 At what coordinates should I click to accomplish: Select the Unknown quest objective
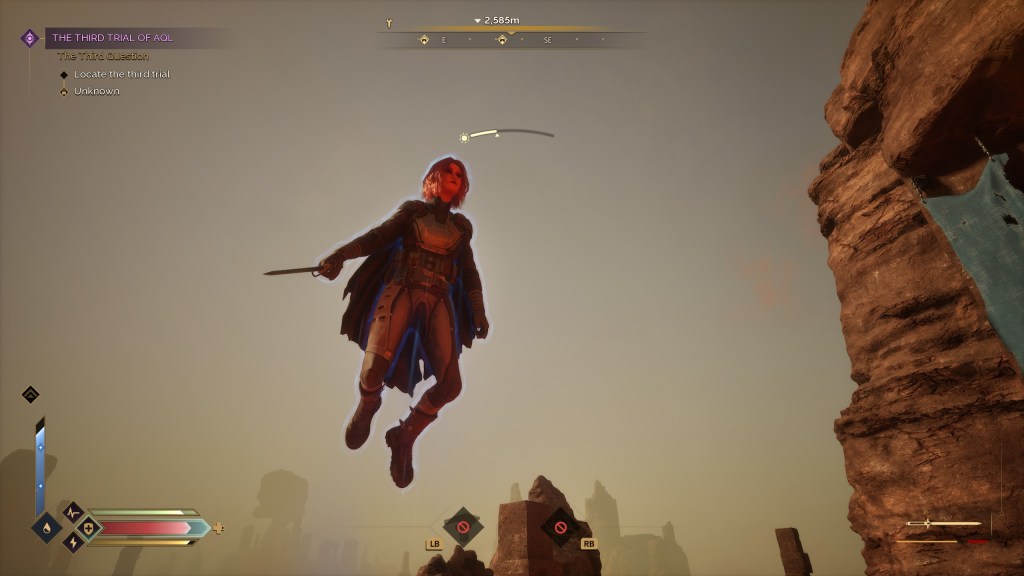(96, 91)
